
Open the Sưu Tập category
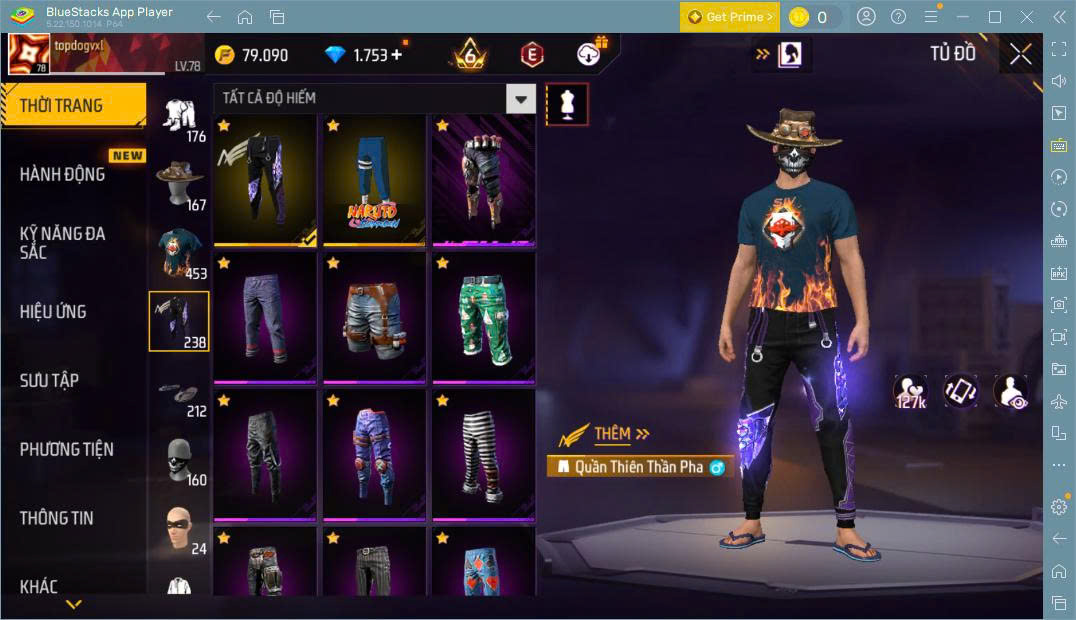49,380
